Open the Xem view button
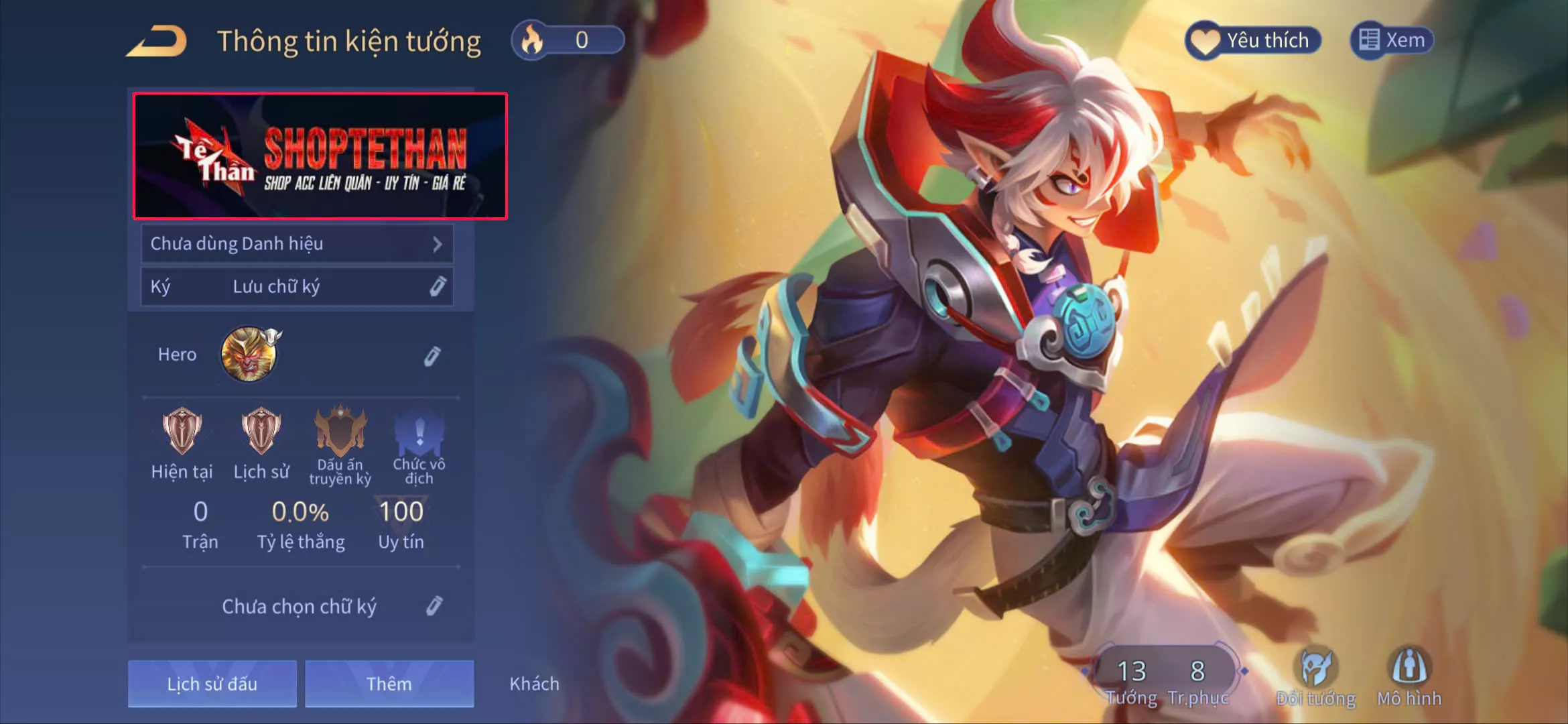Viewport: 1568px width, 724px height. click(x=1392, y=40)
